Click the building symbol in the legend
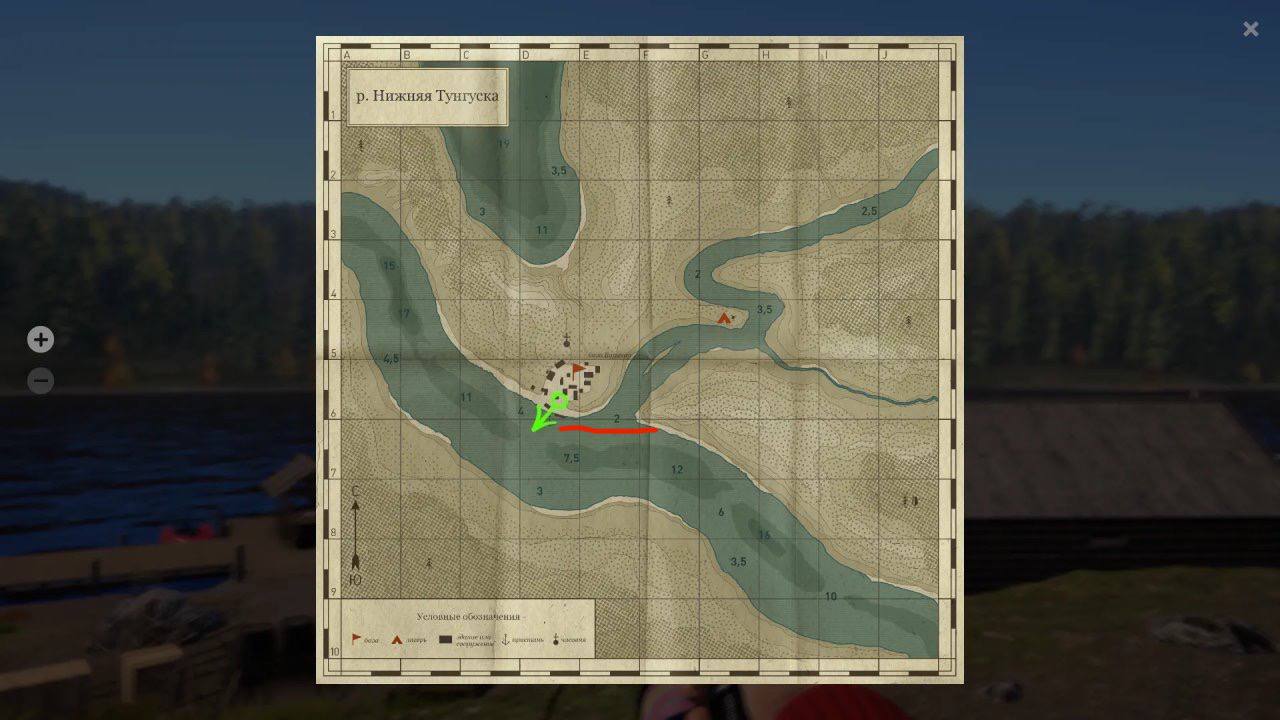This screenshot has height=720, width=1280. [446, 640]
